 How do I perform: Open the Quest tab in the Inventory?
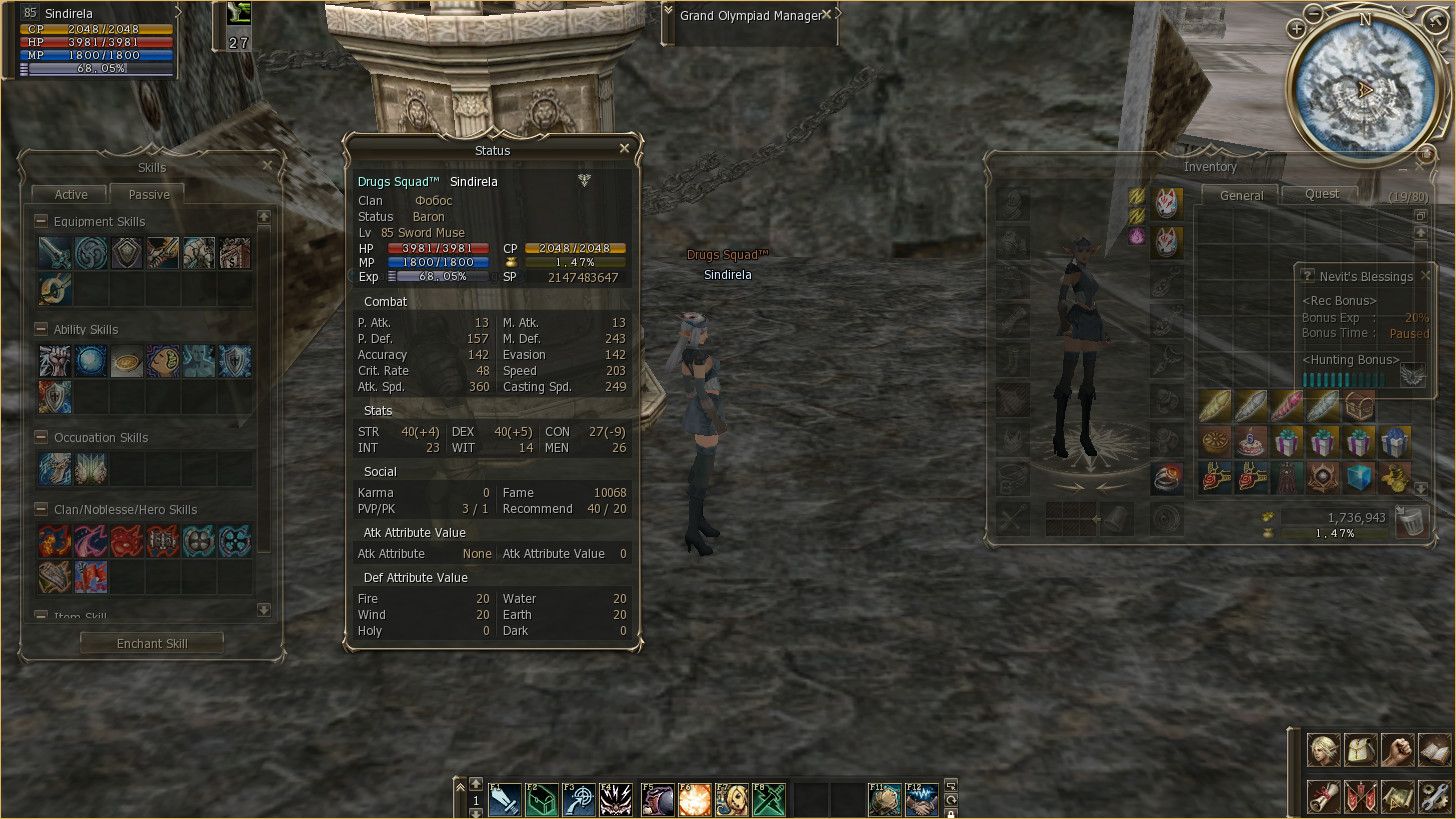(x=1320, y=195)
